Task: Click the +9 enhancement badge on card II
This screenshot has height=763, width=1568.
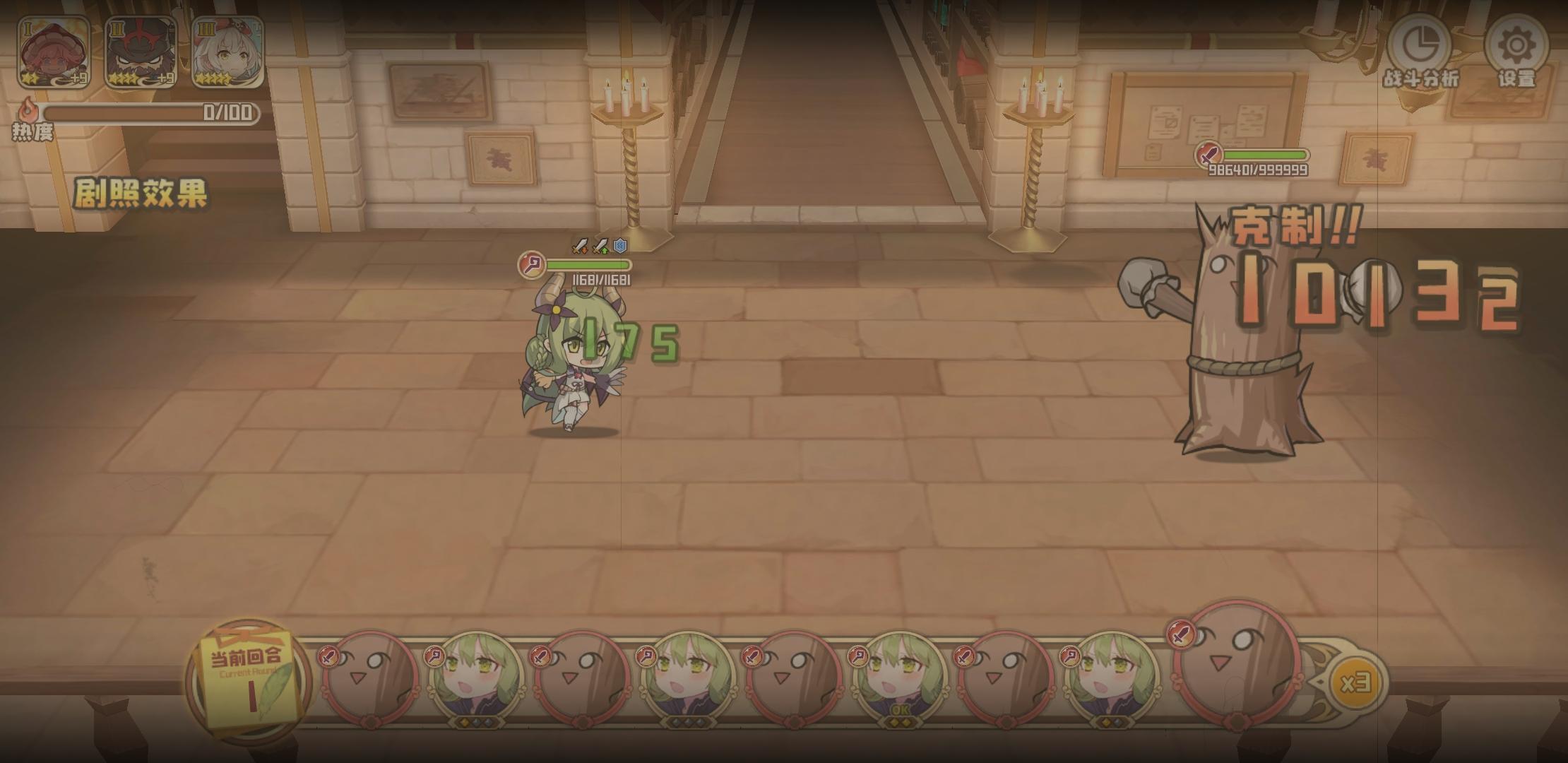Action: click(165, 80)
